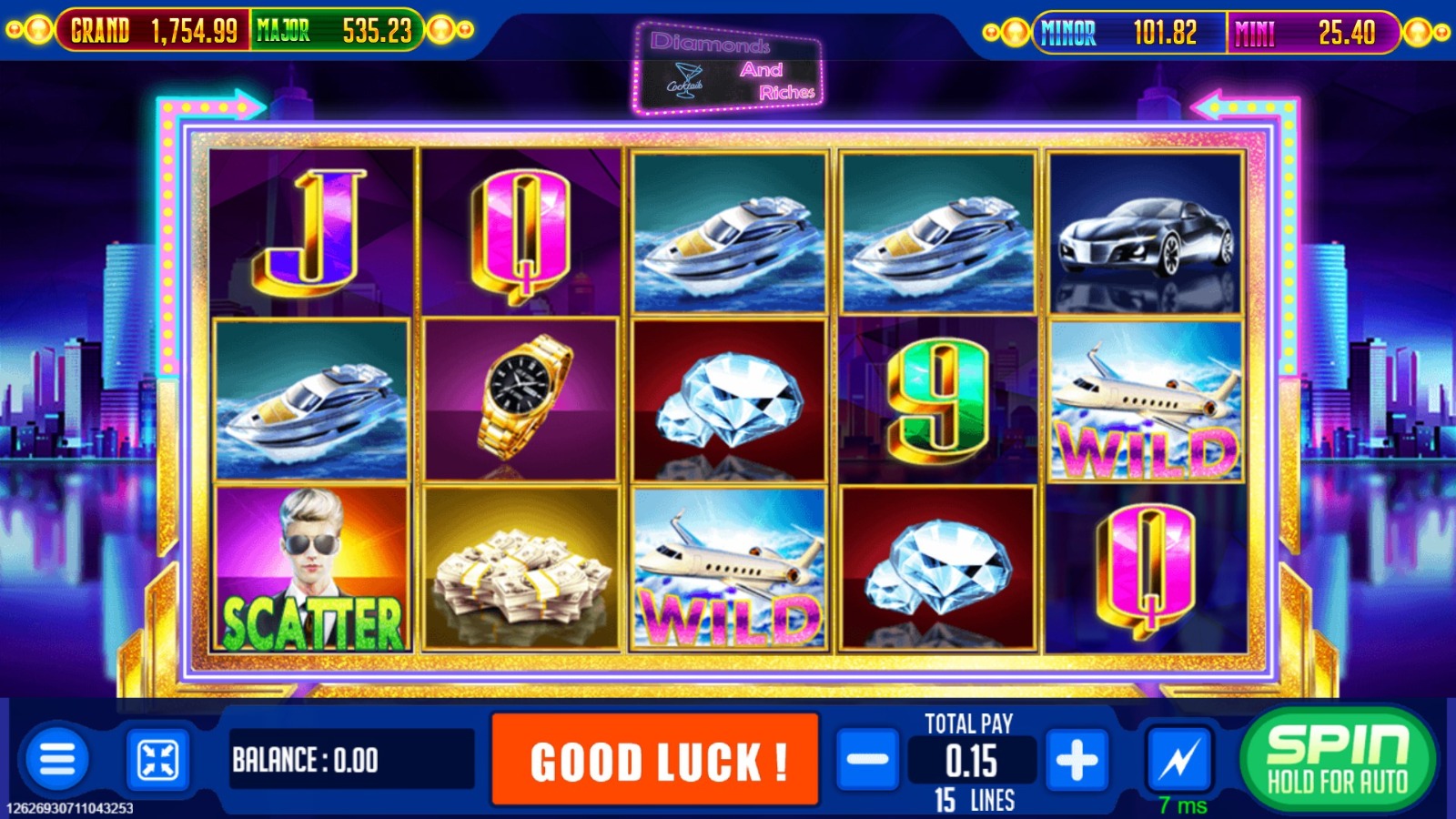
Task: Toggle fullscreen with the expand icon
Action: [157, 759]
